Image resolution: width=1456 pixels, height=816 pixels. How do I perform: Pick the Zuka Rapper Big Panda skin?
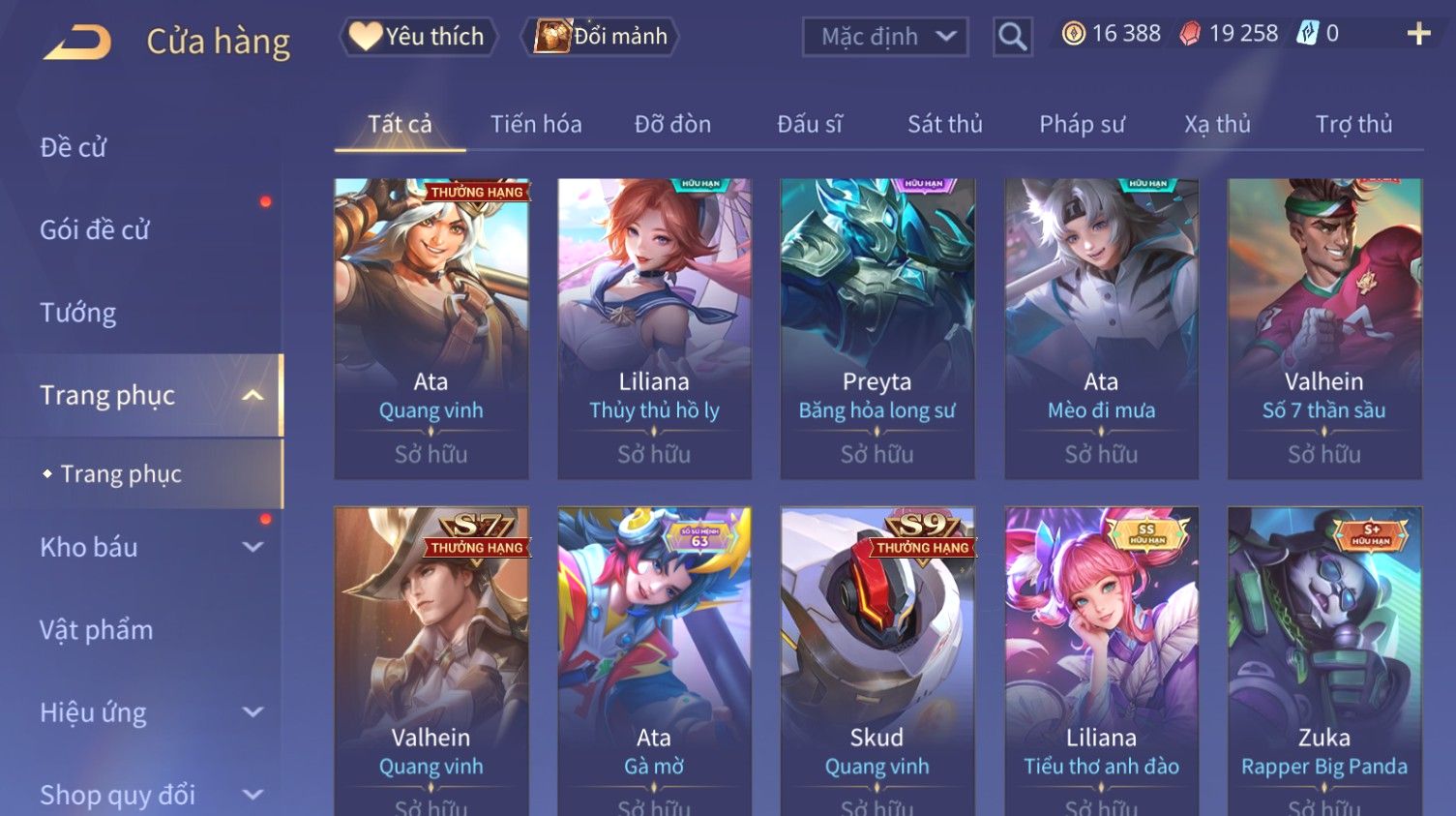coord(1324,658)
